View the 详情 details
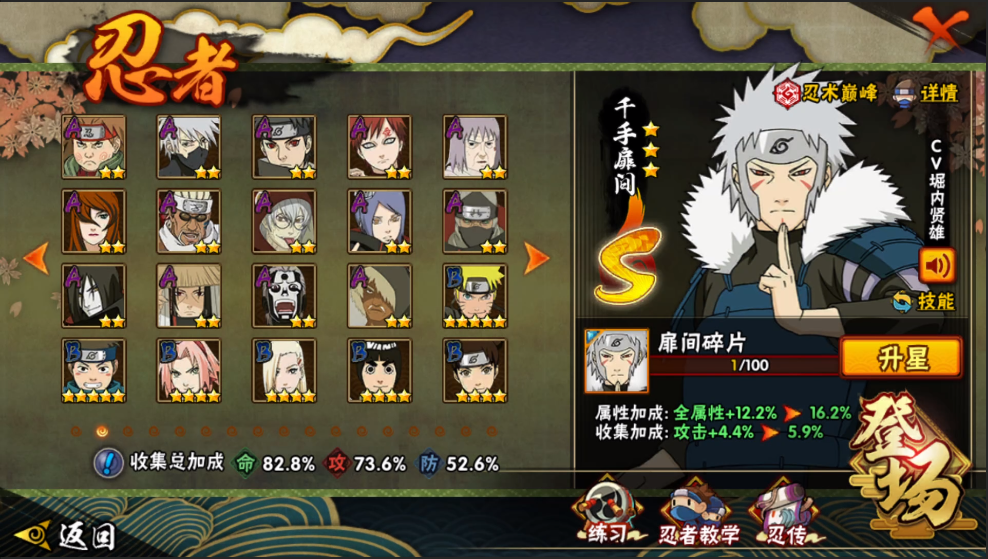The image size is (988, 559). point(926,93)
